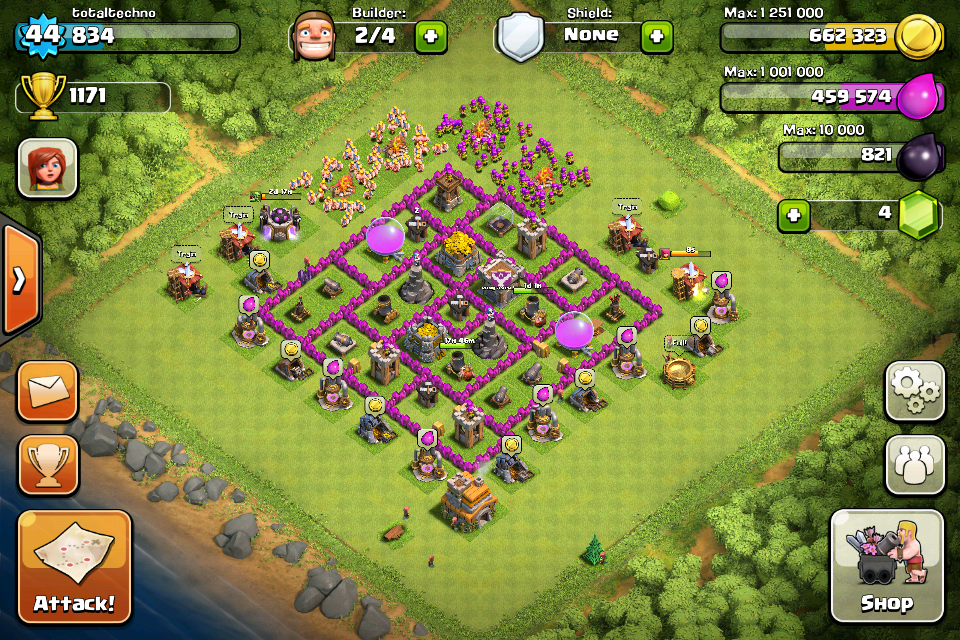The width and height of the screenshot is (960, 640).
Task: Open the mail envelope inbox
Action: (x=47, y=391)
